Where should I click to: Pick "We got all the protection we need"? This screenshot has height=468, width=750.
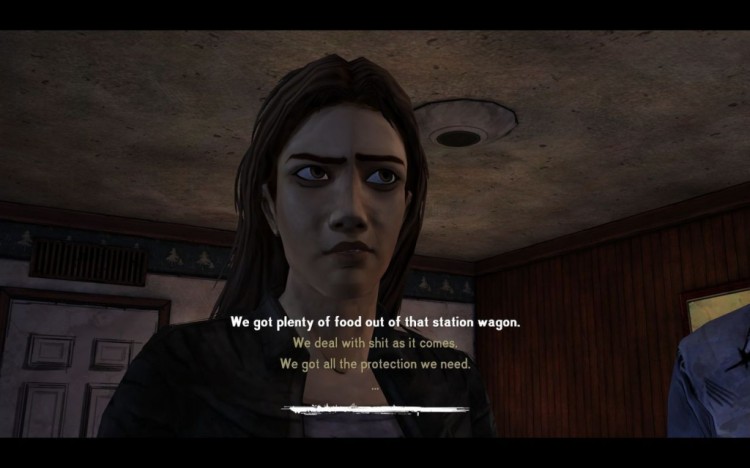[375, 364]
